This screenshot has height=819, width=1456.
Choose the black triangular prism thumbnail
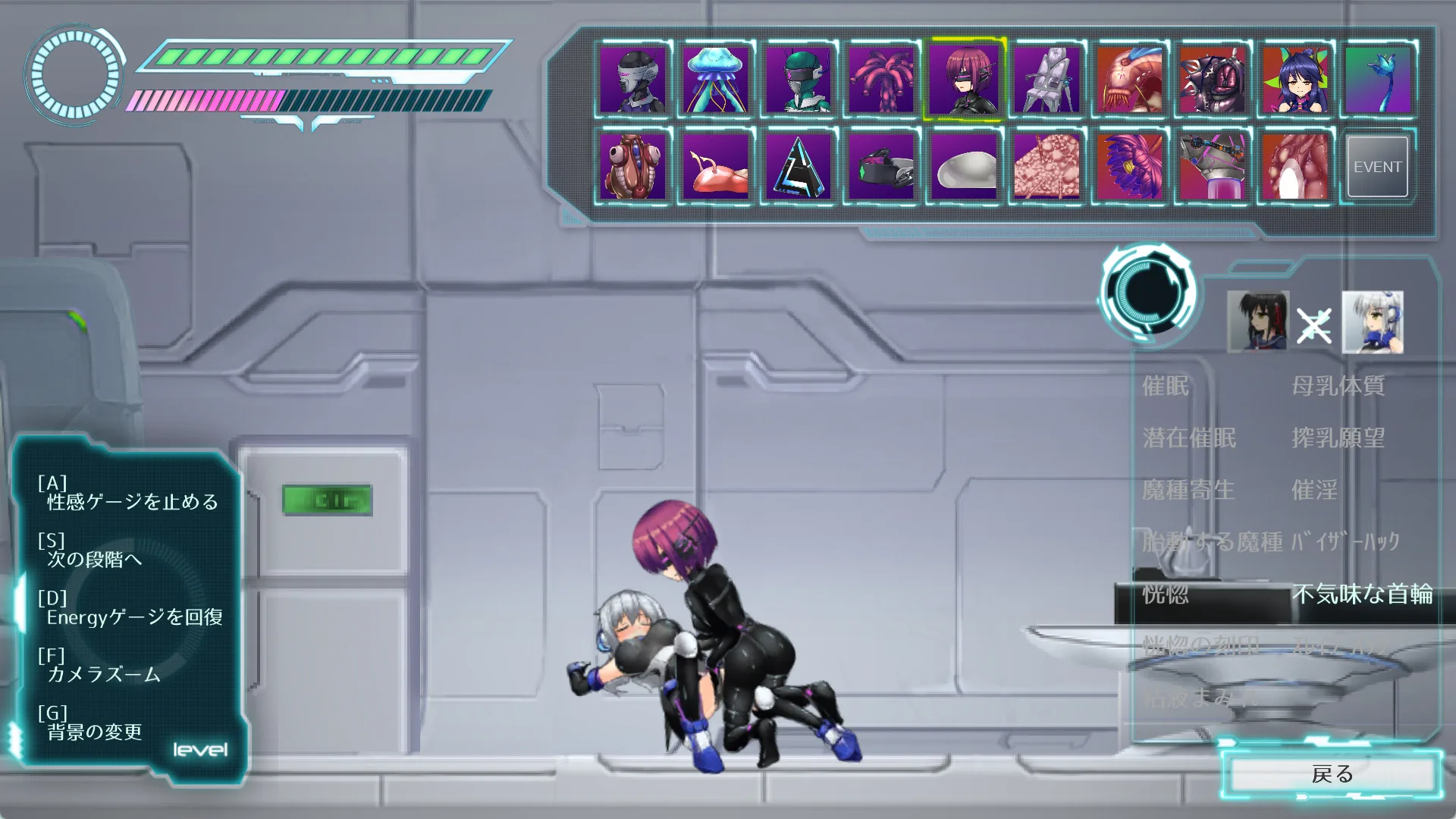tap(798, 167)
